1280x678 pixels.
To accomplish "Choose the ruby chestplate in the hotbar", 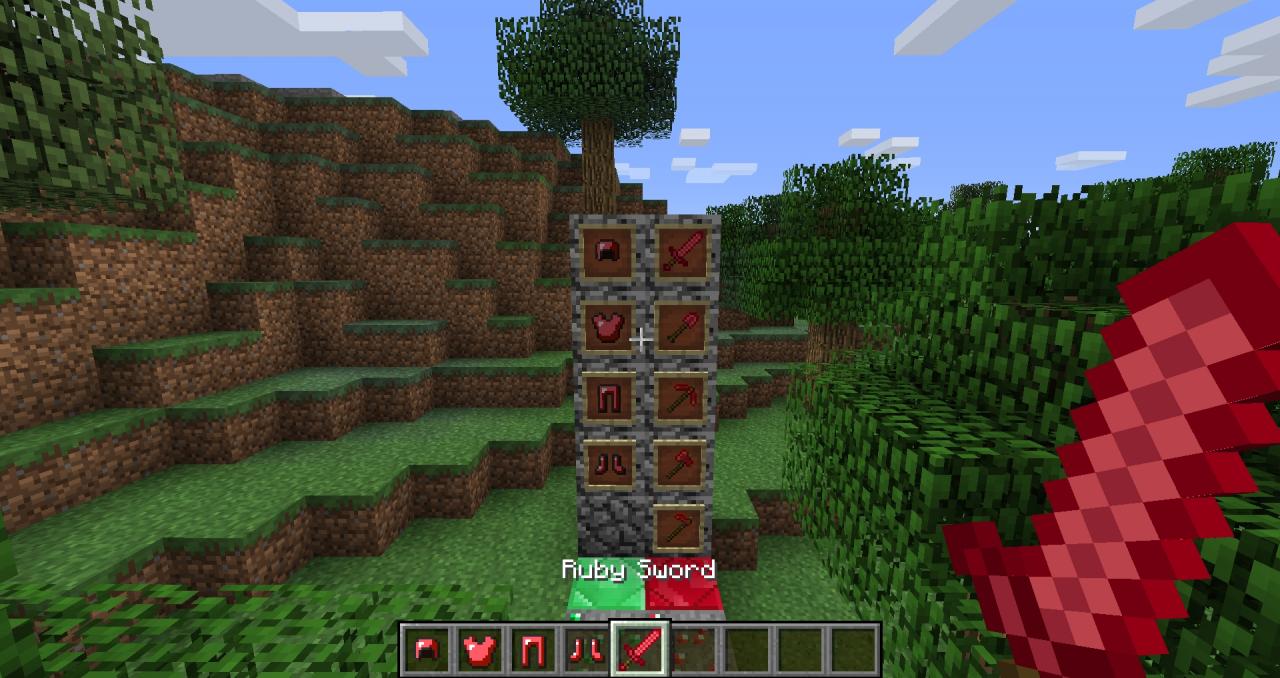I will (478, 650).
